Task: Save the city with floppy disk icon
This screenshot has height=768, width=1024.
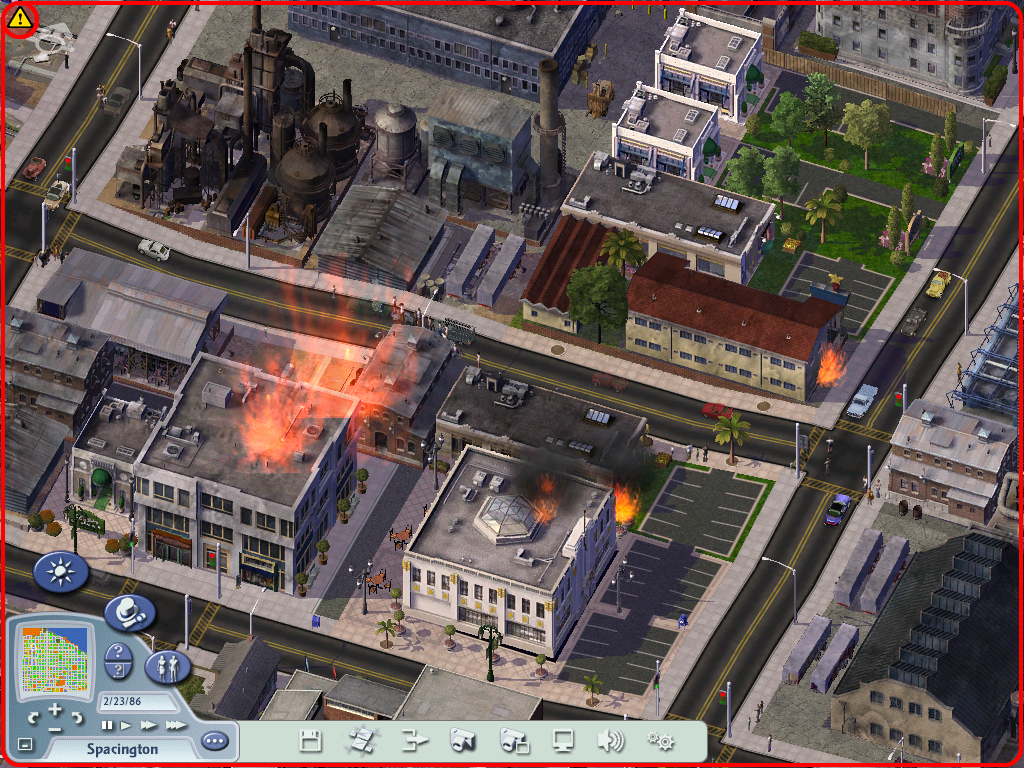Action: pos(310,741)
